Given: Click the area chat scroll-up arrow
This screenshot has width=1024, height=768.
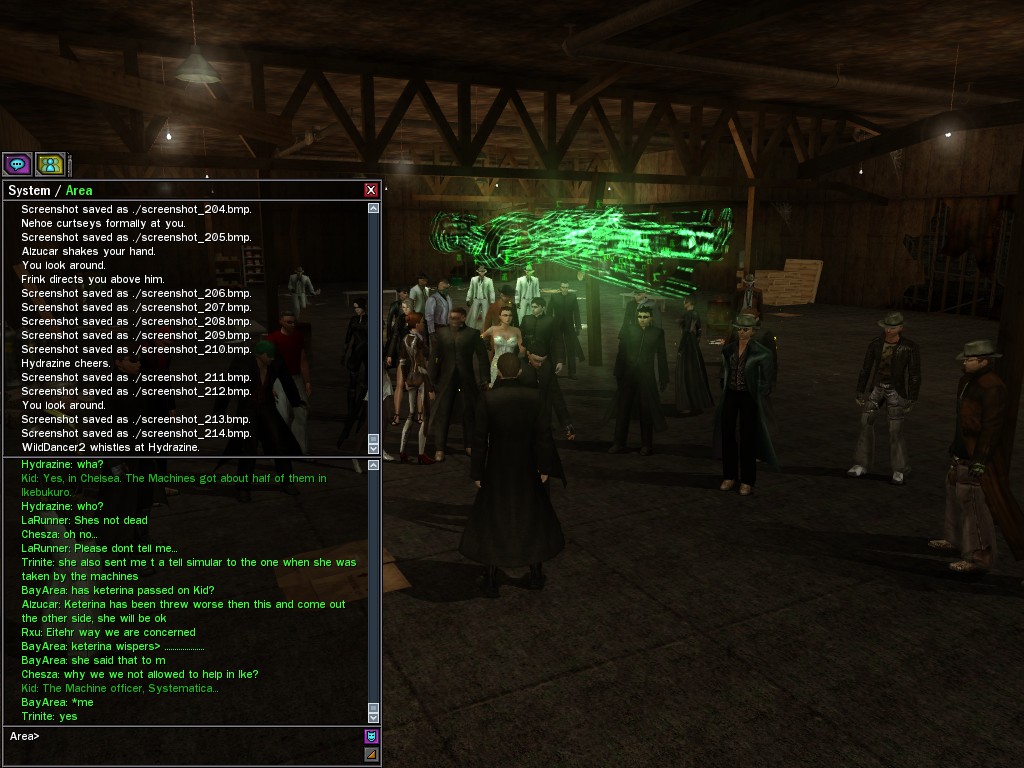Looking at the screenshot, I should click(374, 465).
